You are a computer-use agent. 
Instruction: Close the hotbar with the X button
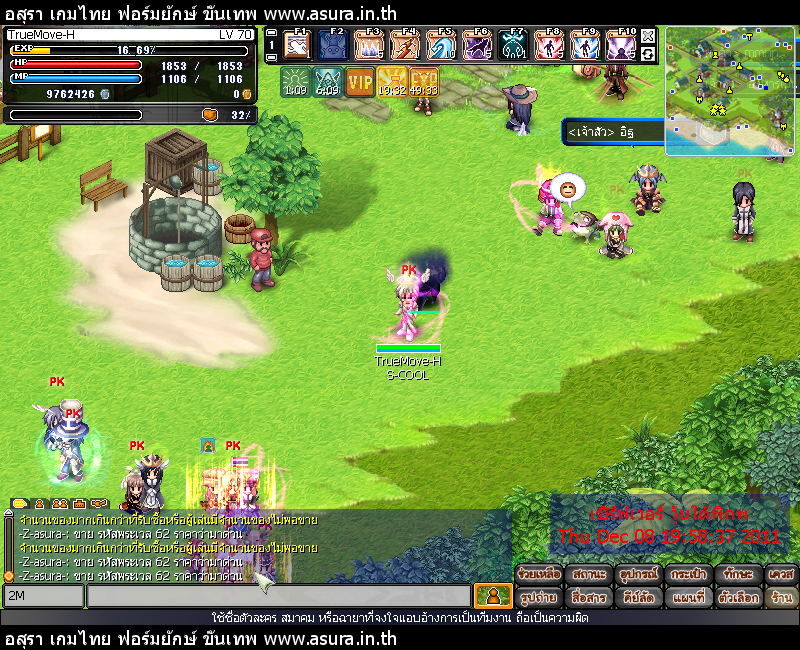point(648,36)
